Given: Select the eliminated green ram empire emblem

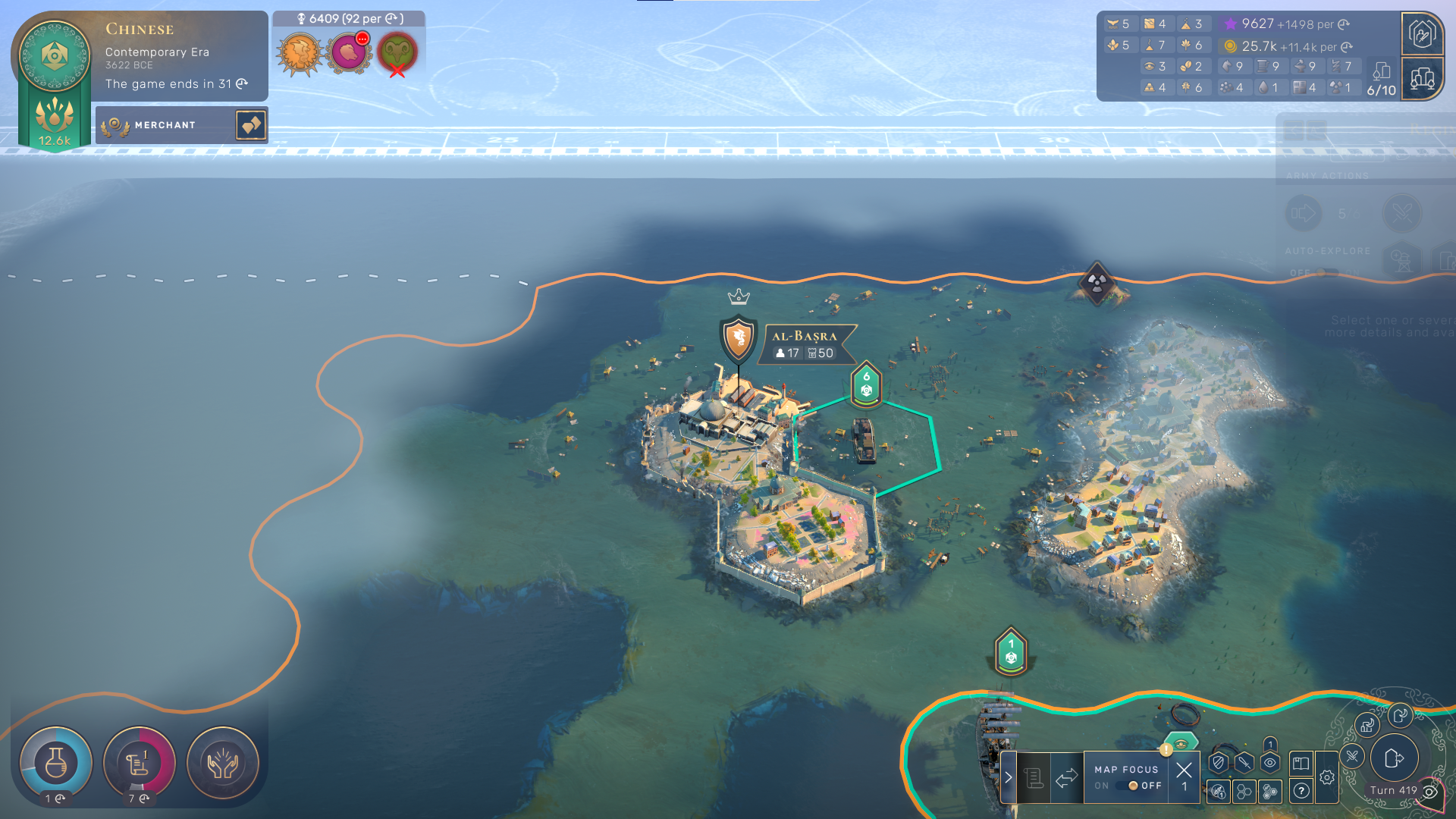Looking at the screenshot, I should tap(397, 52).
